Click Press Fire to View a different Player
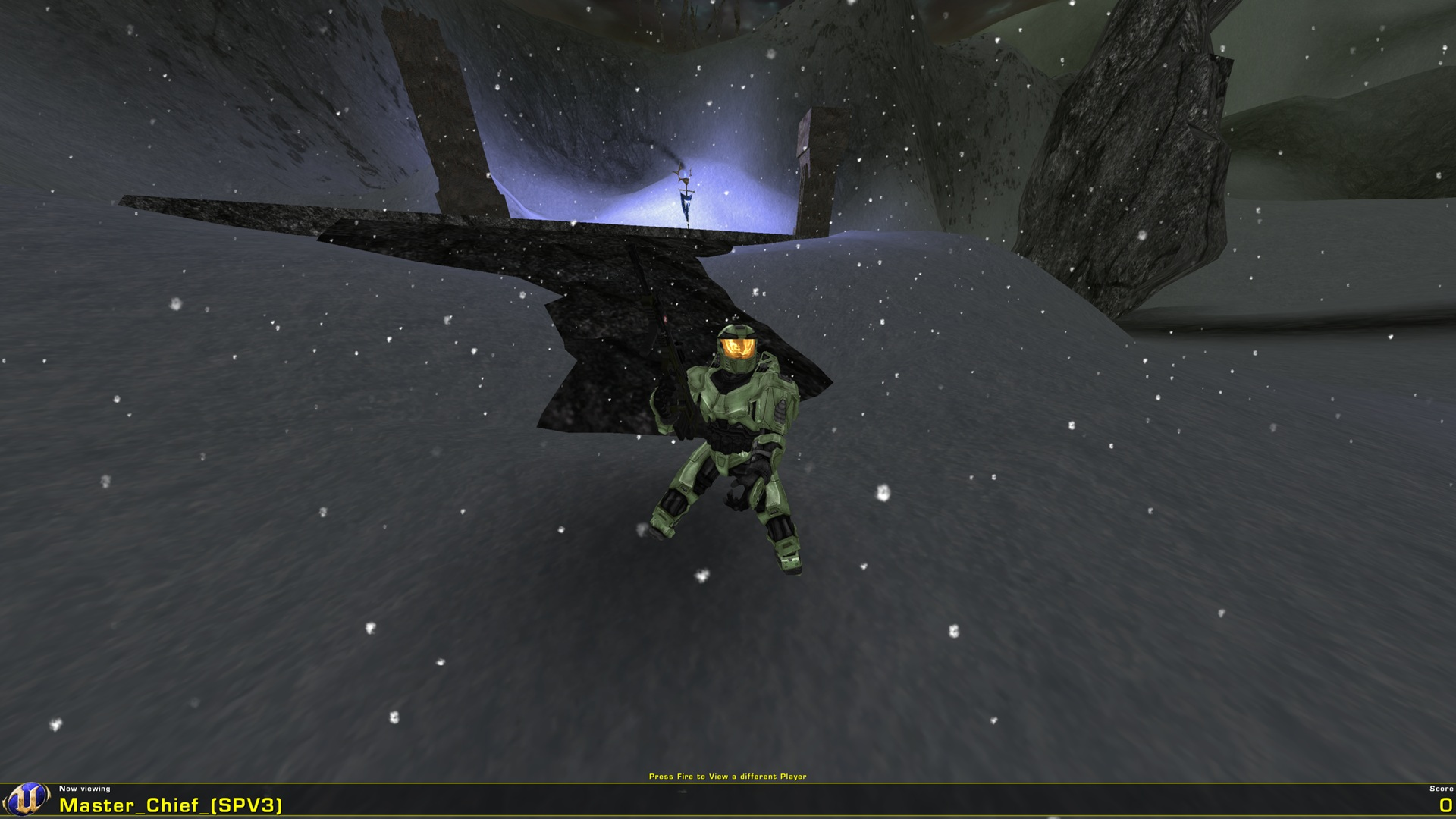 tap(728, 776)
